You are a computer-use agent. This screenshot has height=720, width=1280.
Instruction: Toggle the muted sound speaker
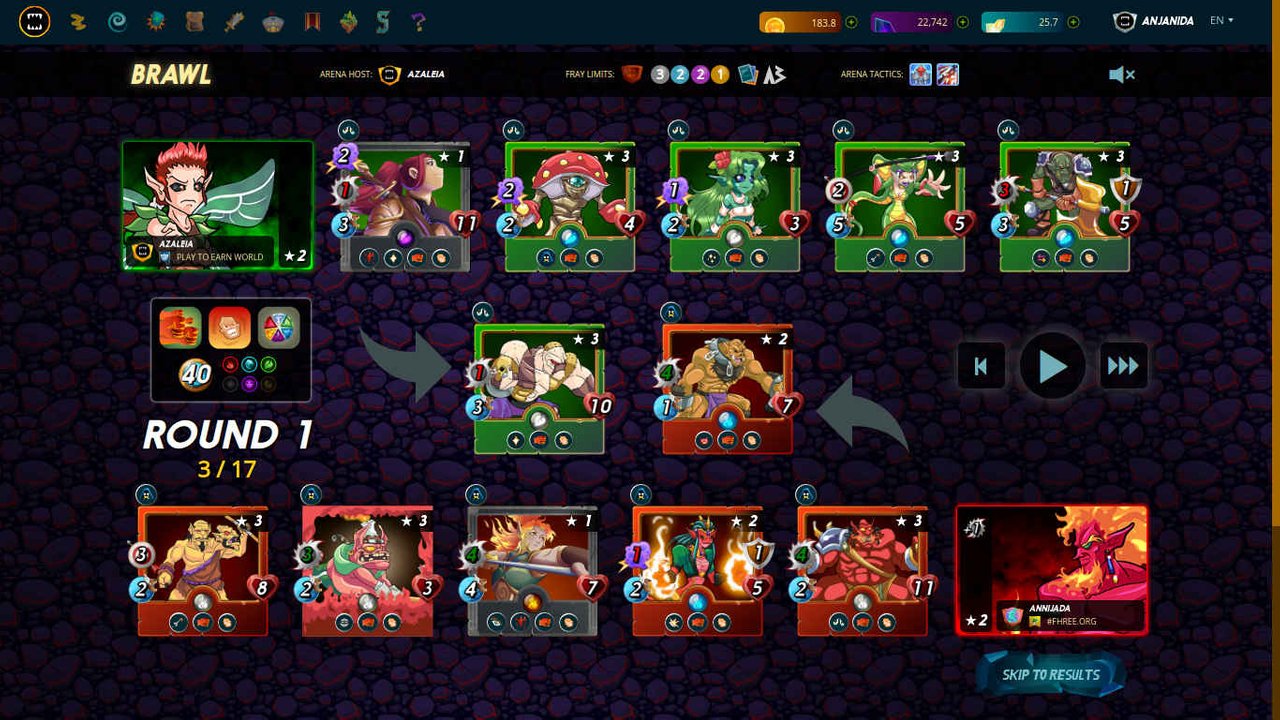(x=1121, y=75)
